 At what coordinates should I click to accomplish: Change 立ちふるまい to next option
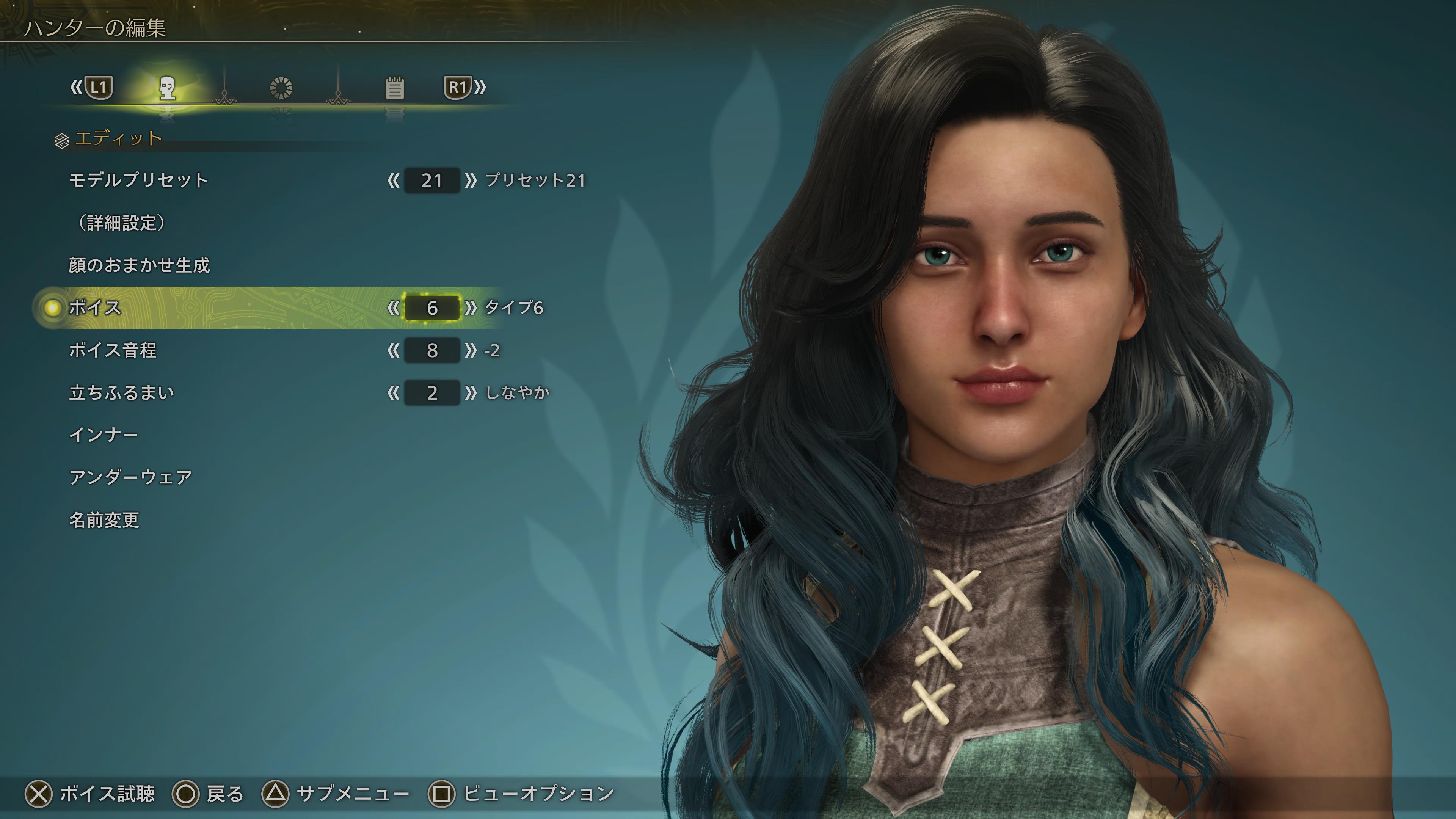coord(470,393)
